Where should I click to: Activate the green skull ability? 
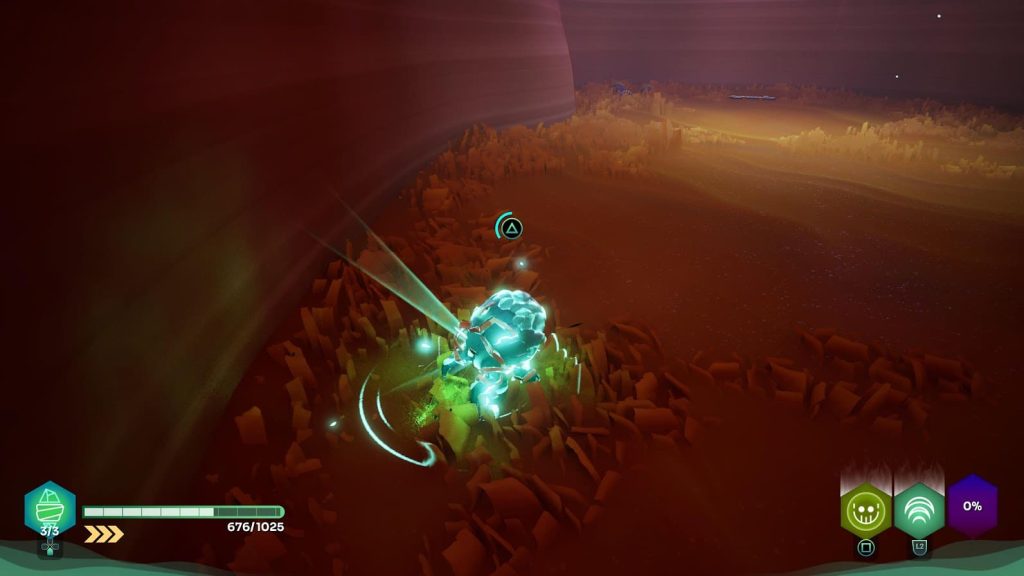point(866,509)
